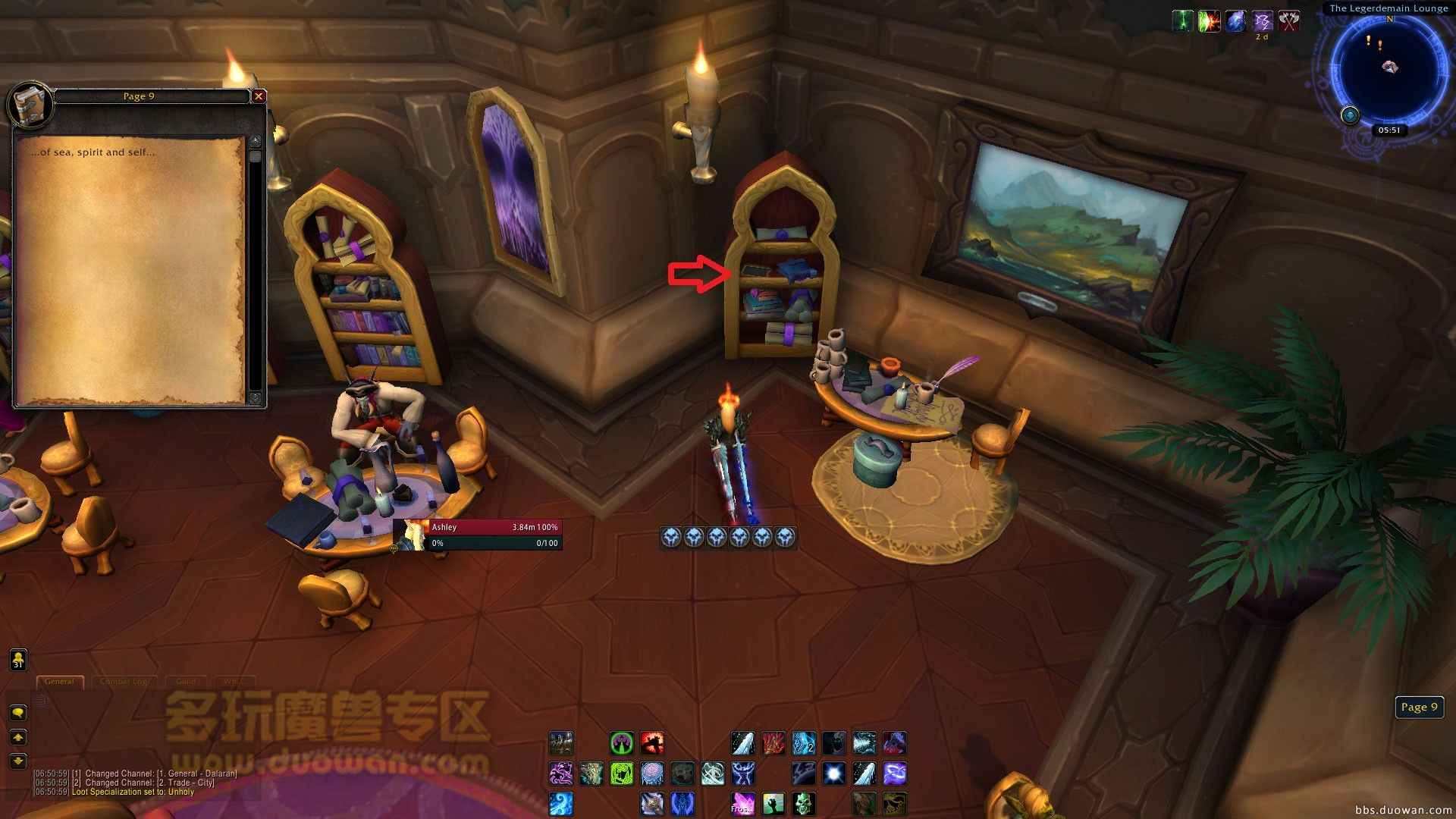1456x819 pixels.
Task: Click the round tracking button on the minimap
Action: pos(1350,115)
